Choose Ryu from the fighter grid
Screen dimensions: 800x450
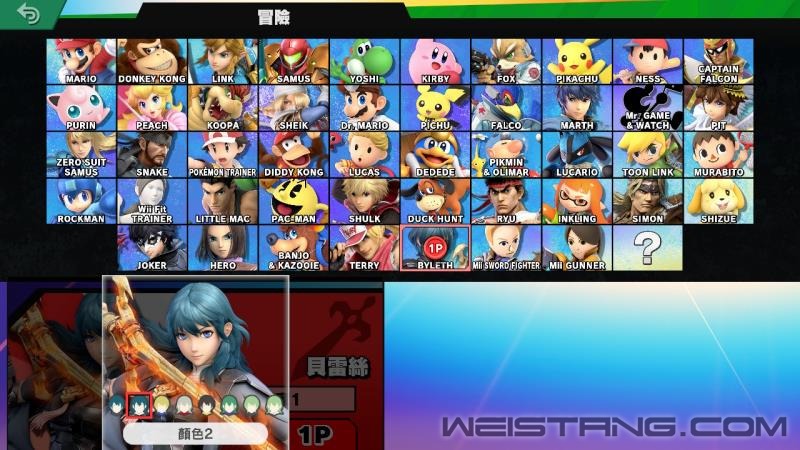[x=506, y=201]
